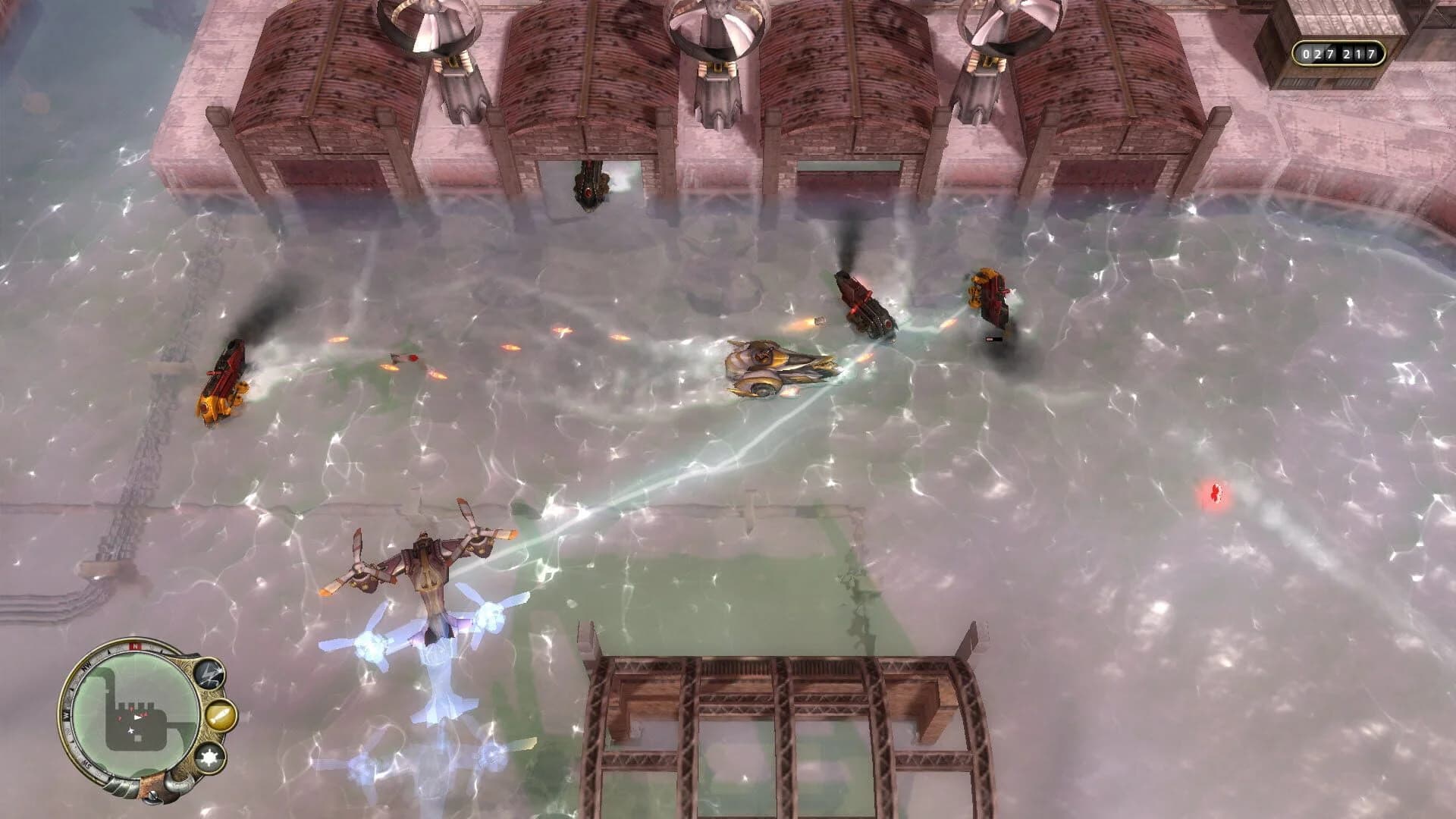Select the torpedo weapon icon on the minimap rim
This screenshot has width=1456, height=819.
[x=221, y=715]
